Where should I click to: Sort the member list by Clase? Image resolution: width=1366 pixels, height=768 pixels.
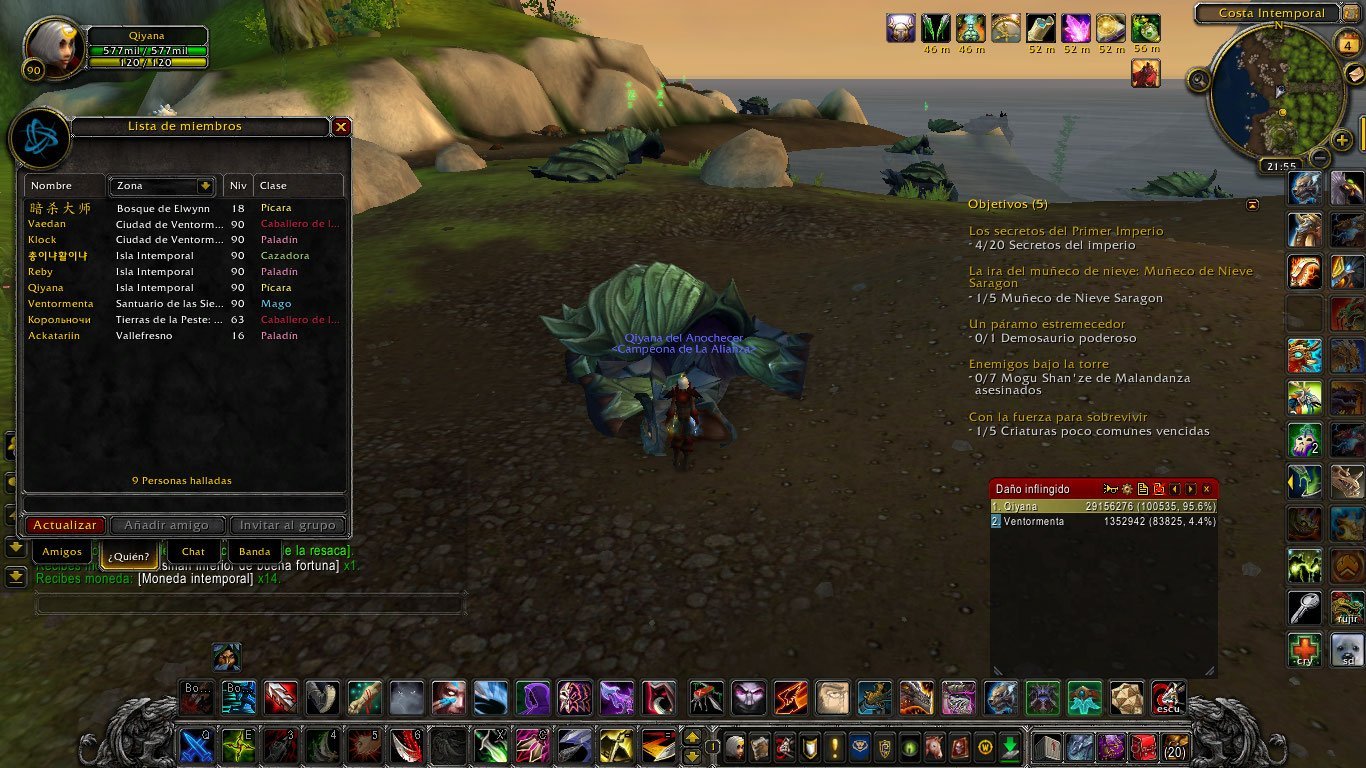298,186
